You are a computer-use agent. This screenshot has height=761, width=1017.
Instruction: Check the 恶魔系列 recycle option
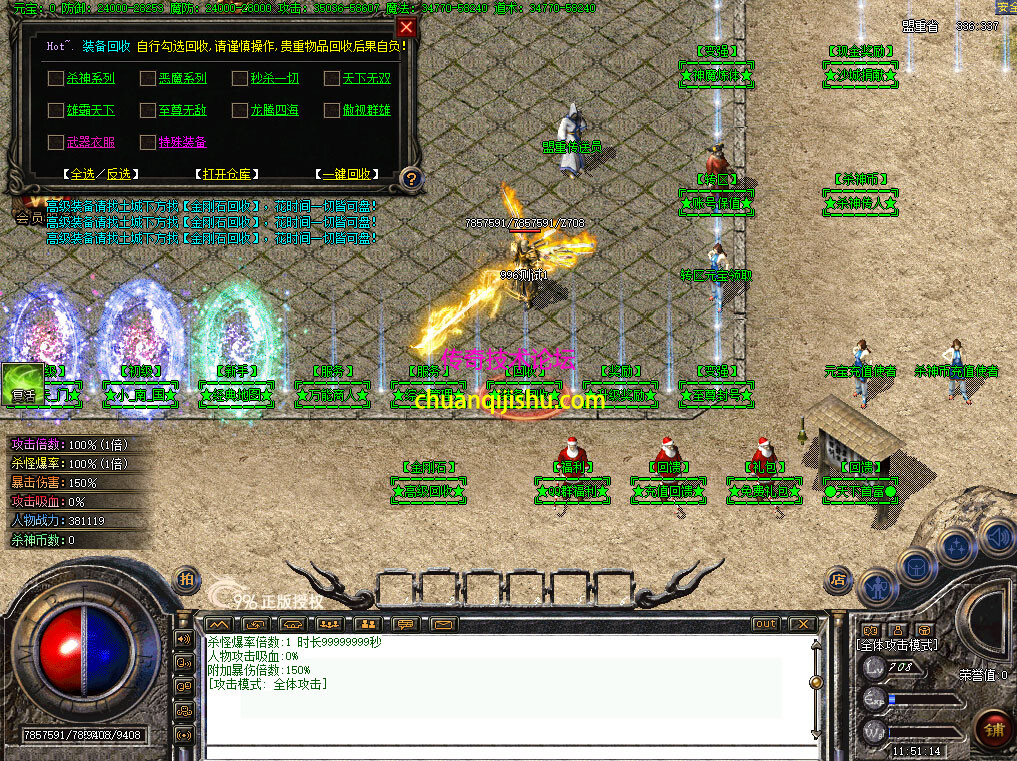148,78
